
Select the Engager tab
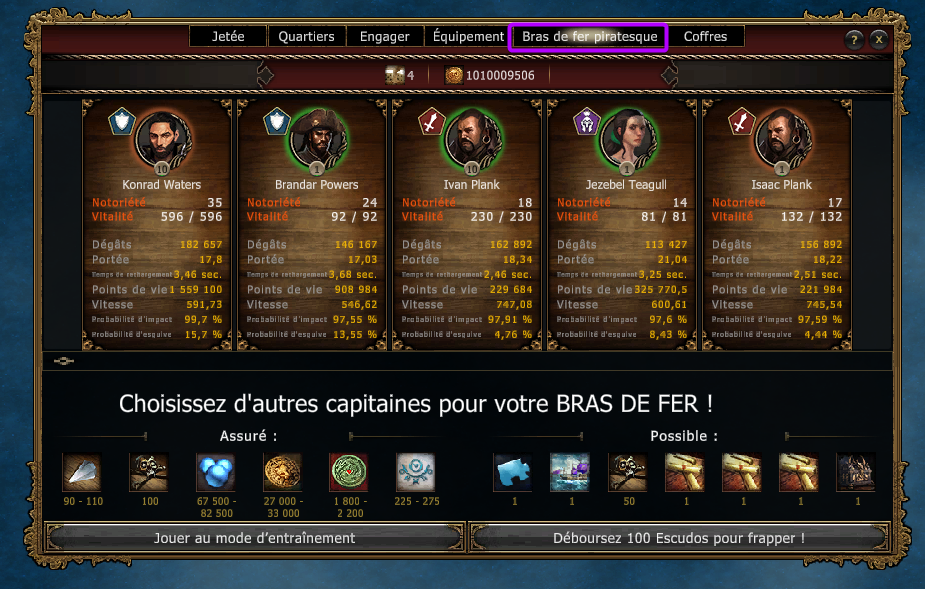click(385, 37)
